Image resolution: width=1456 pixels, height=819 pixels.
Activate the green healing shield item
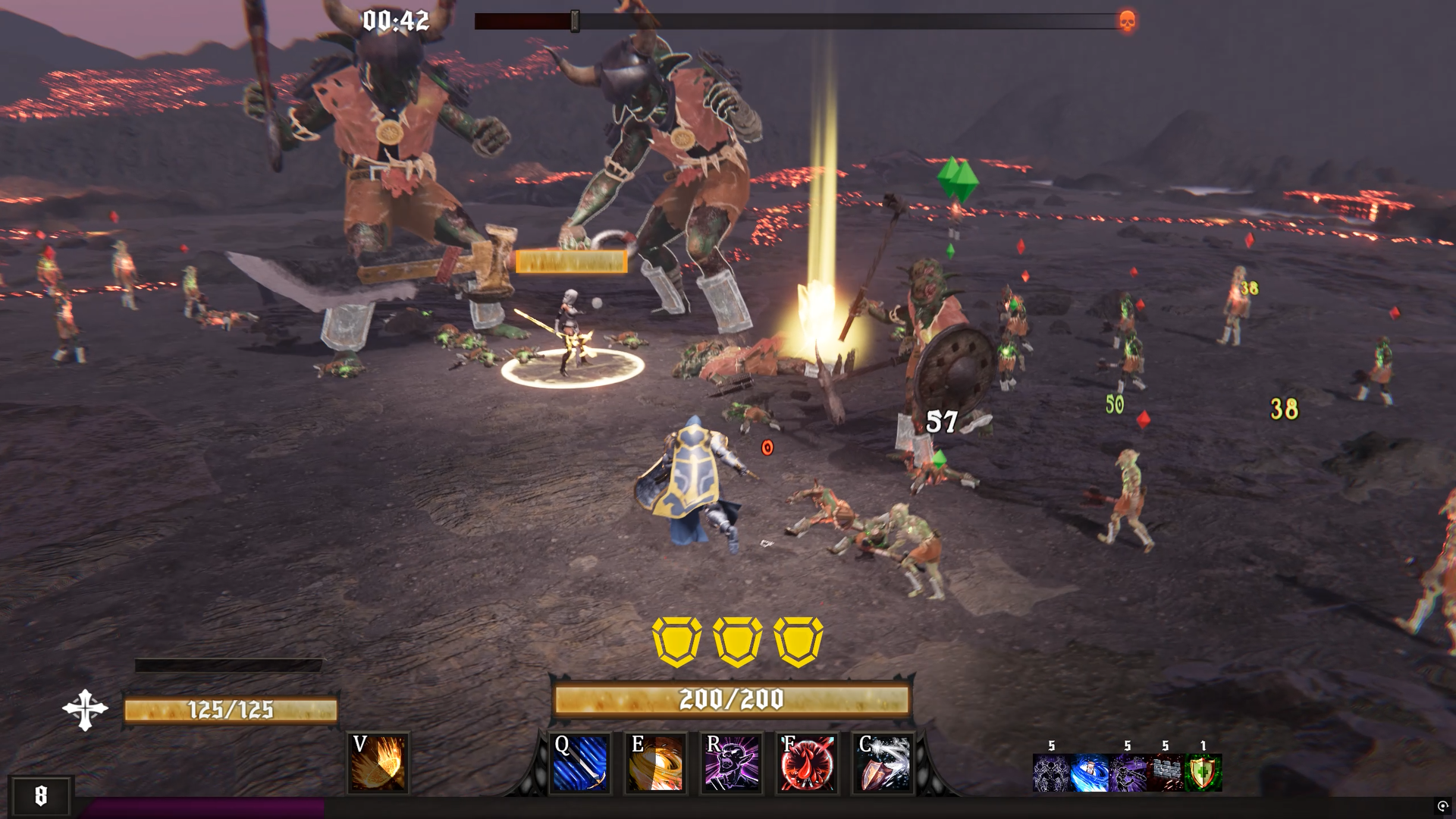(1207, 773)
